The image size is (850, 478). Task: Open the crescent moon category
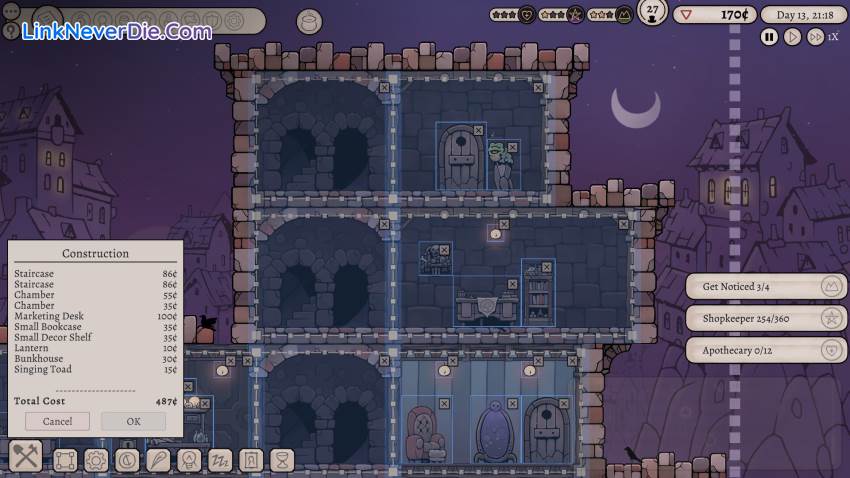coord(127,459)
